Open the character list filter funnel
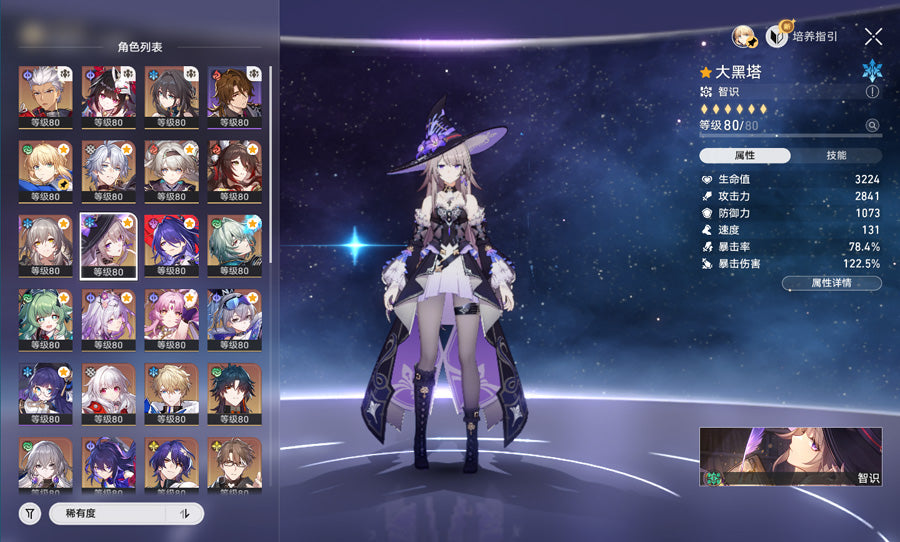 tap(30, 513)
